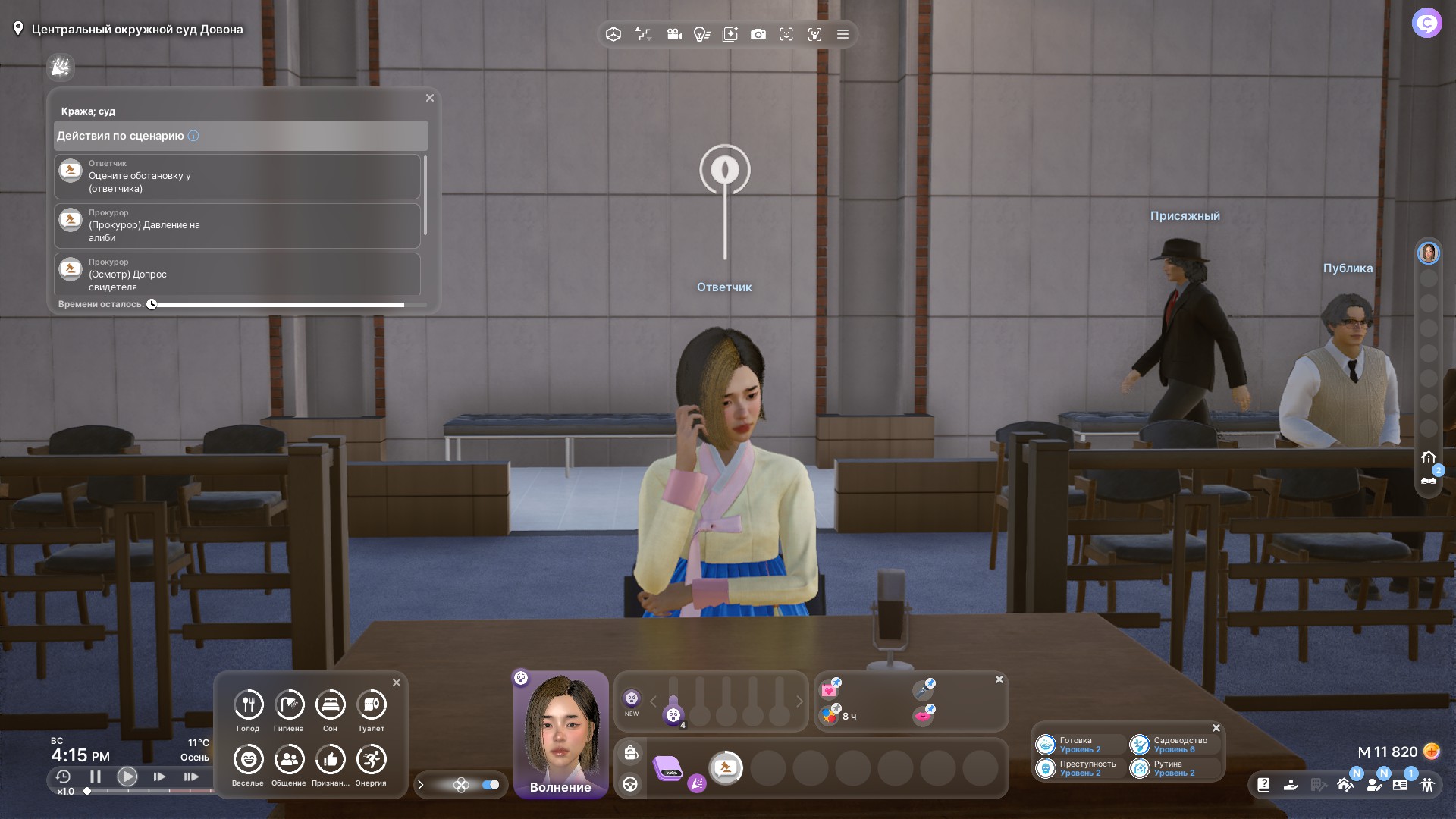
Task: Toggle the autonomy switch near the portrait
Action: click(x=491, y=785)
